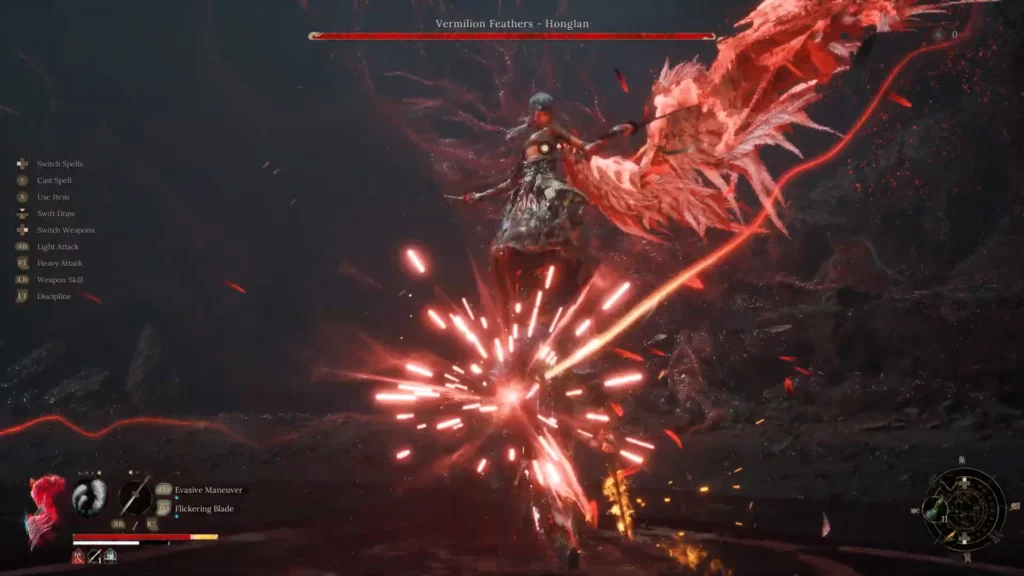Select the green gourd healing item
Screen dimensions: 1024x576
(x=933, y=510)
